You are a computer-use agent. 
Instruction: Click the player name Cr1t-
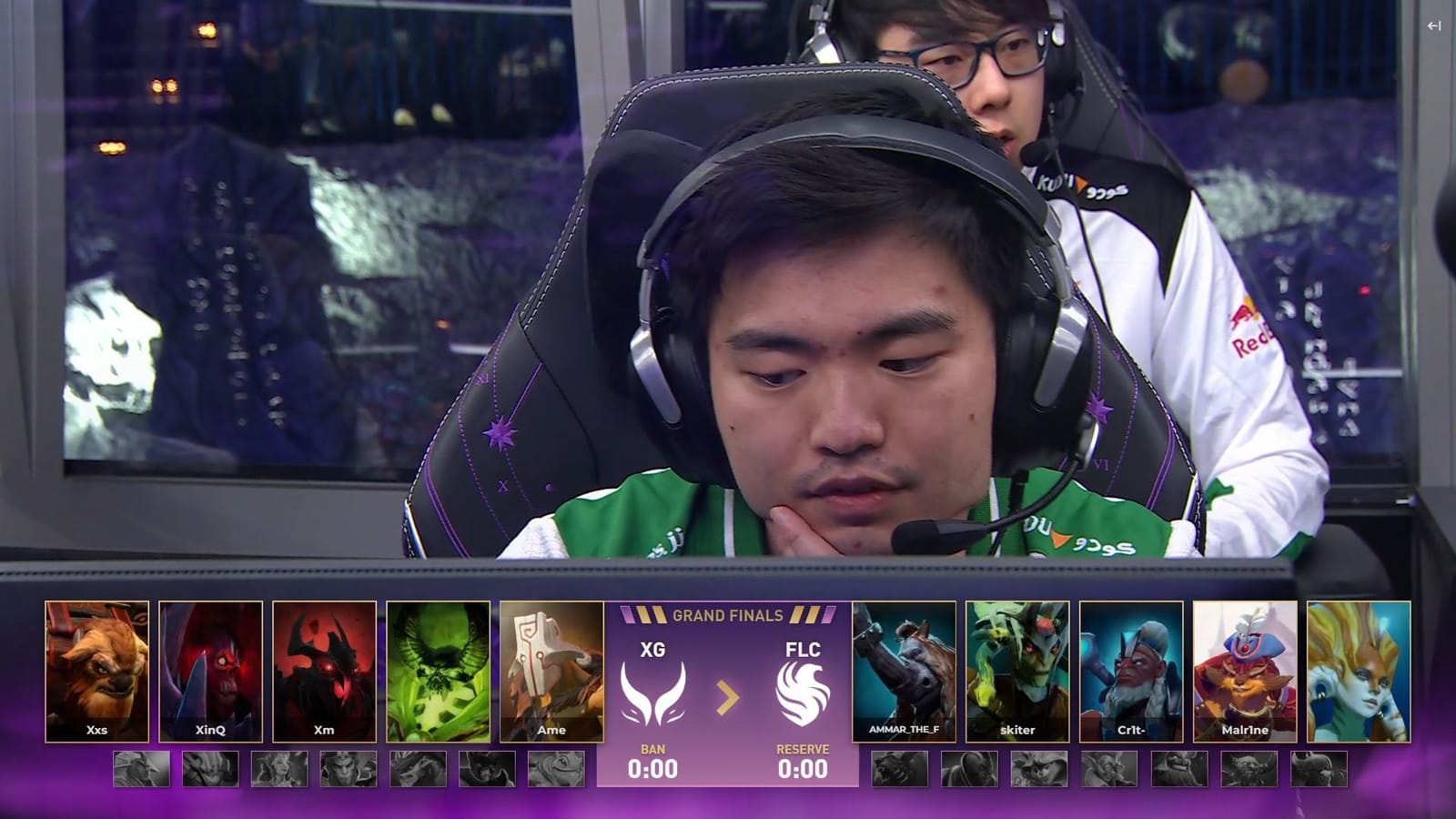click(1130, 730)
